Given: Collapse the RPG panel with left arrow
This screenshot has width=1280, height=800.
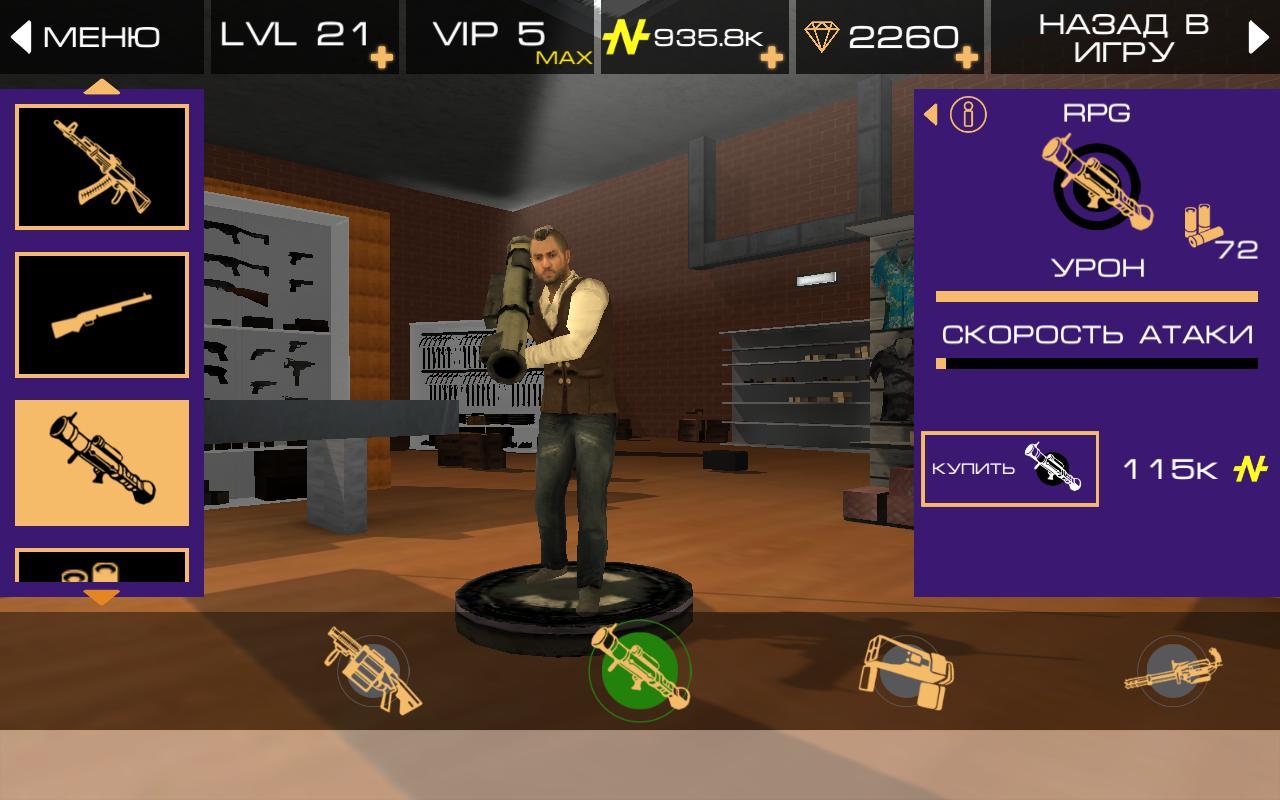Looking at the screenshot, I should (931, 115).
